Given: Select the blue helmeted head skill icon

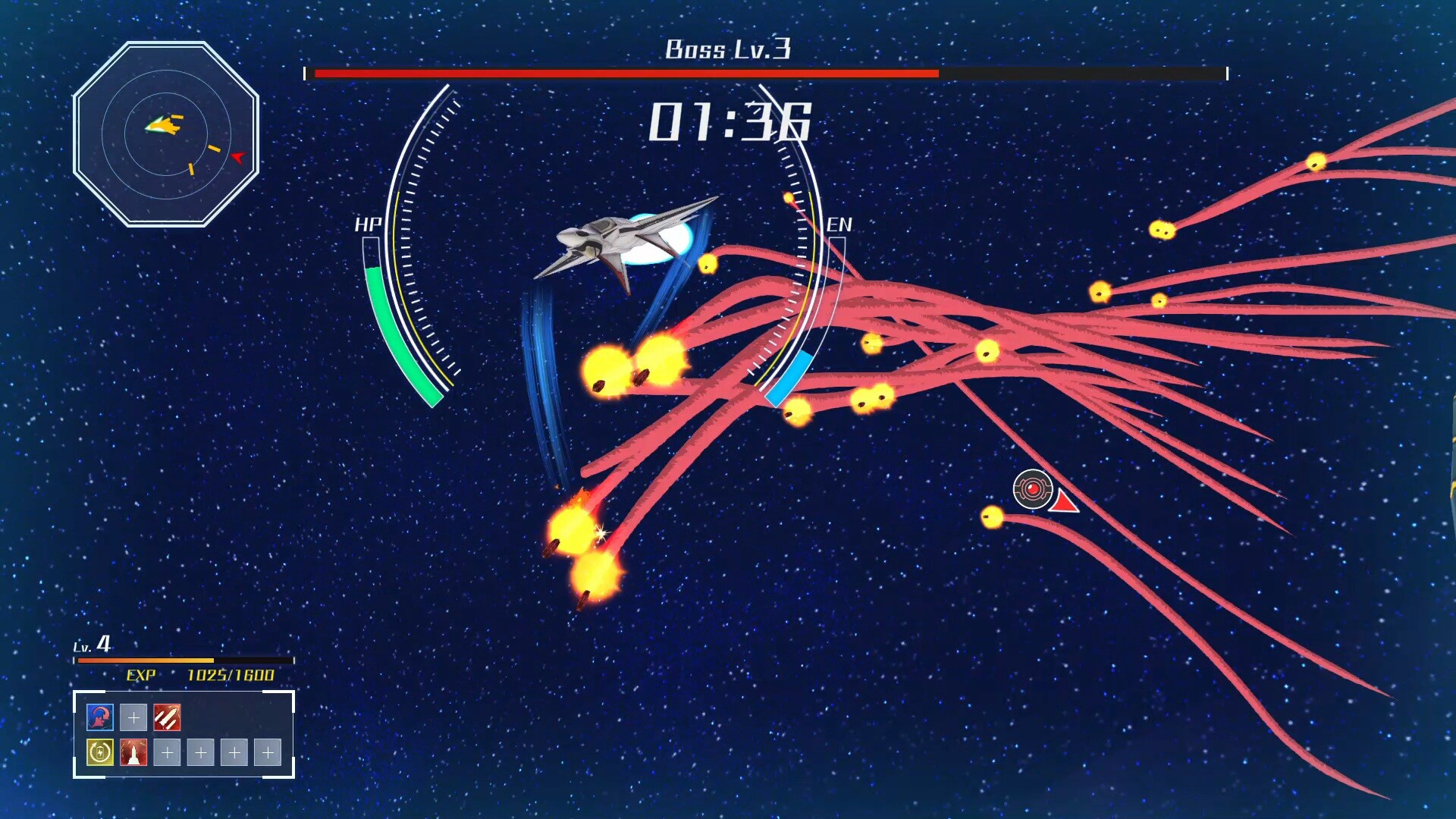Looking at the screenshot, I should click(100, 717).
